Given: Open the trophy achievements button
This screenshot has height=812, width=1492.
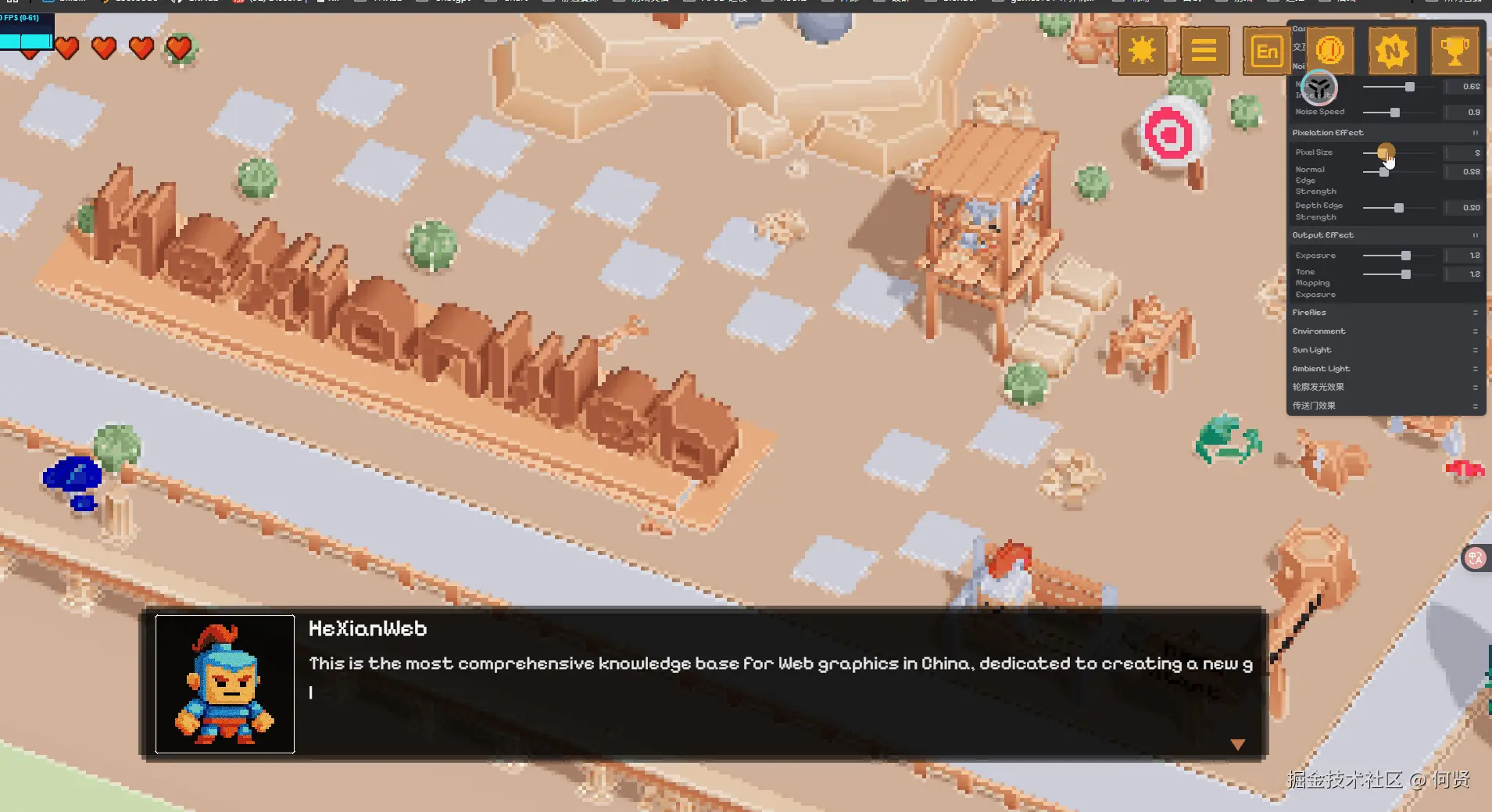Looking at the screenshot, I should click(1454, 52).
